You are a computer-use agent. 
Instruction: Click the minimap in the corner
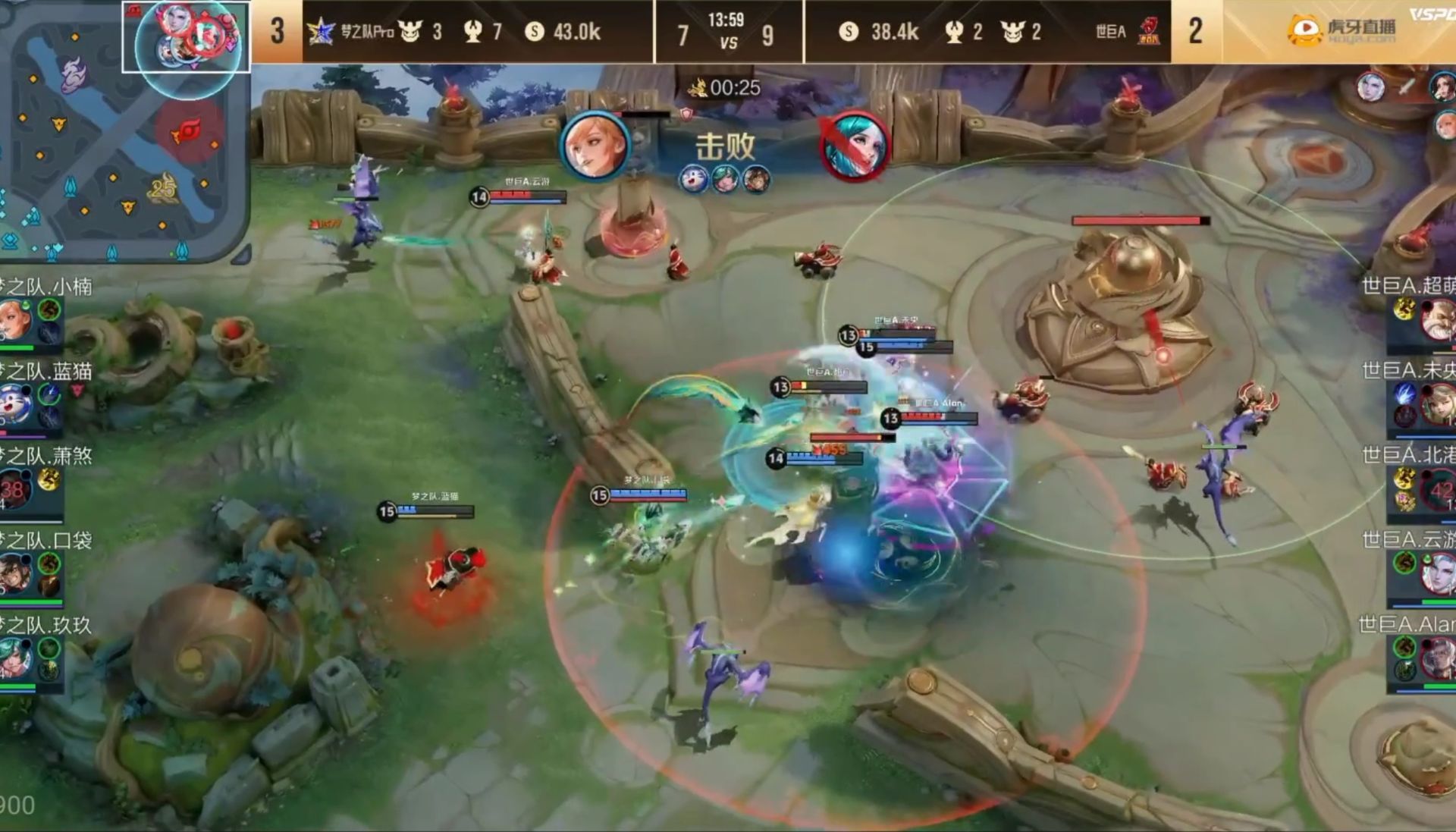pyautogui.click(x=125, y=129)
